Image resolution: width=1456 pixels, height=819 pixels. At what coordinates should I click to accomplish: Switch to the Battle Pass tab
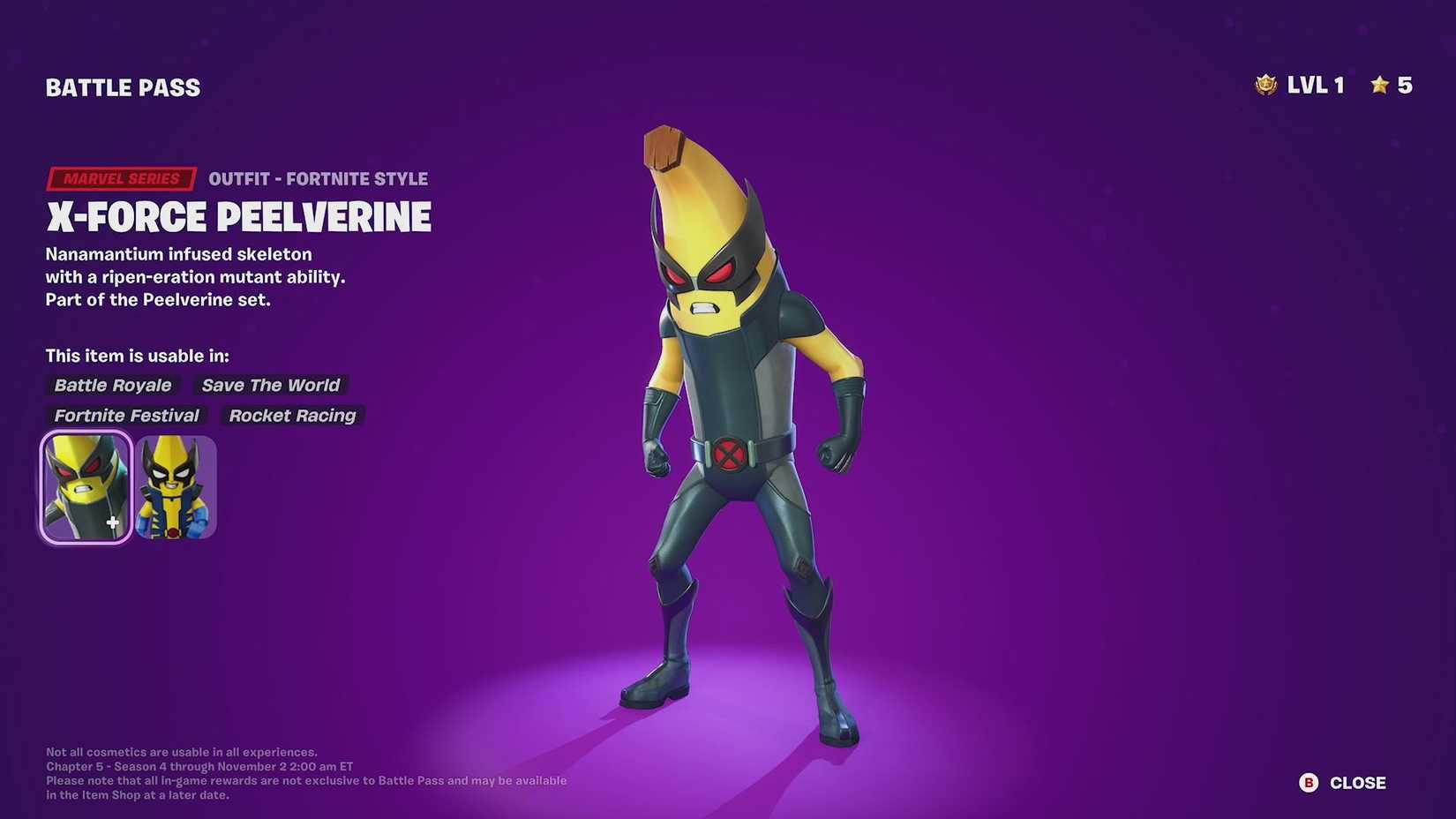pyautogui.click(x=123, y=86)
